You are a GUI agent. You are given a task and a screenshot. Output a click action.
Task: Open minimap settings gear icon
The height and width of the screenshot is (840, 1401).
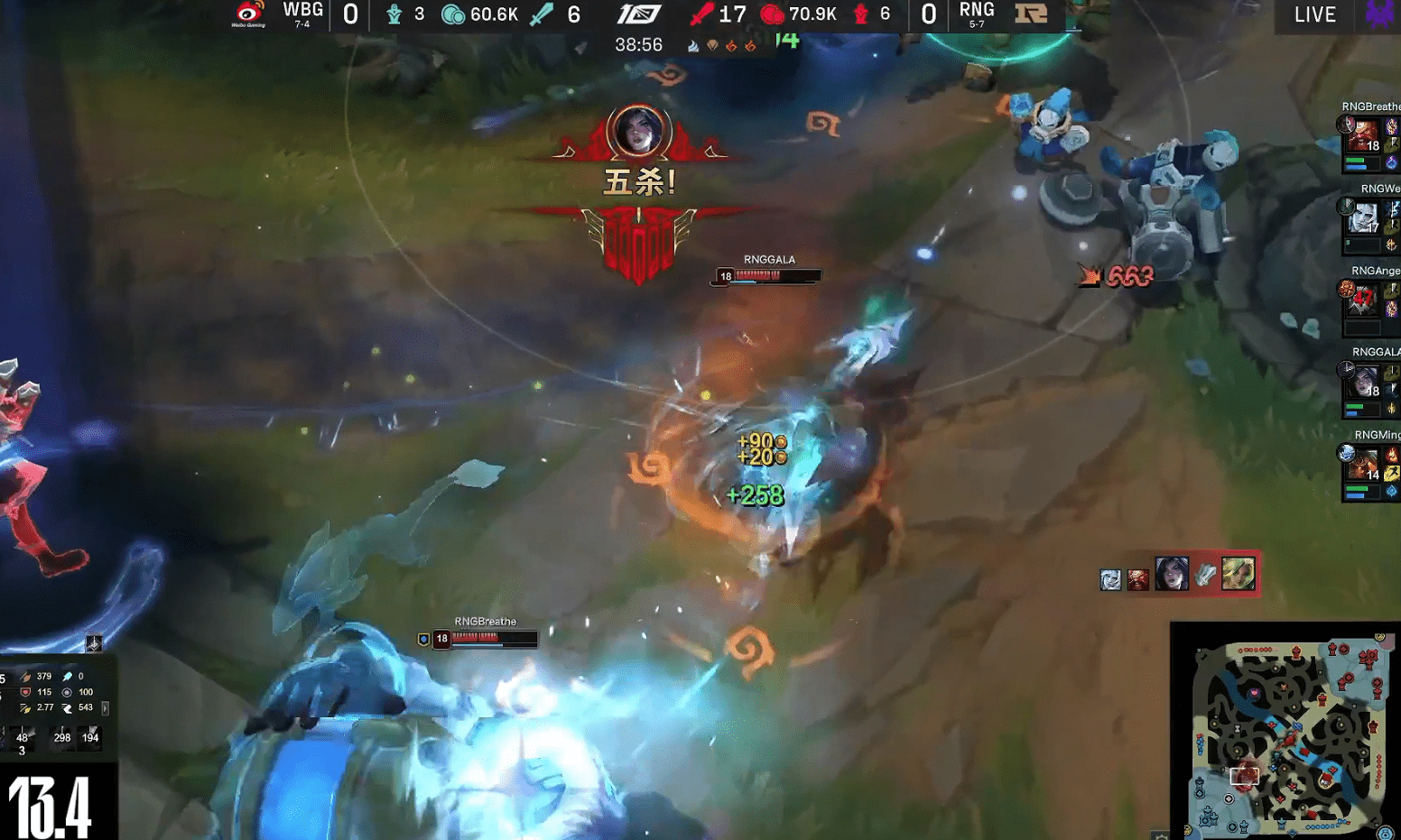(1162, 835)
